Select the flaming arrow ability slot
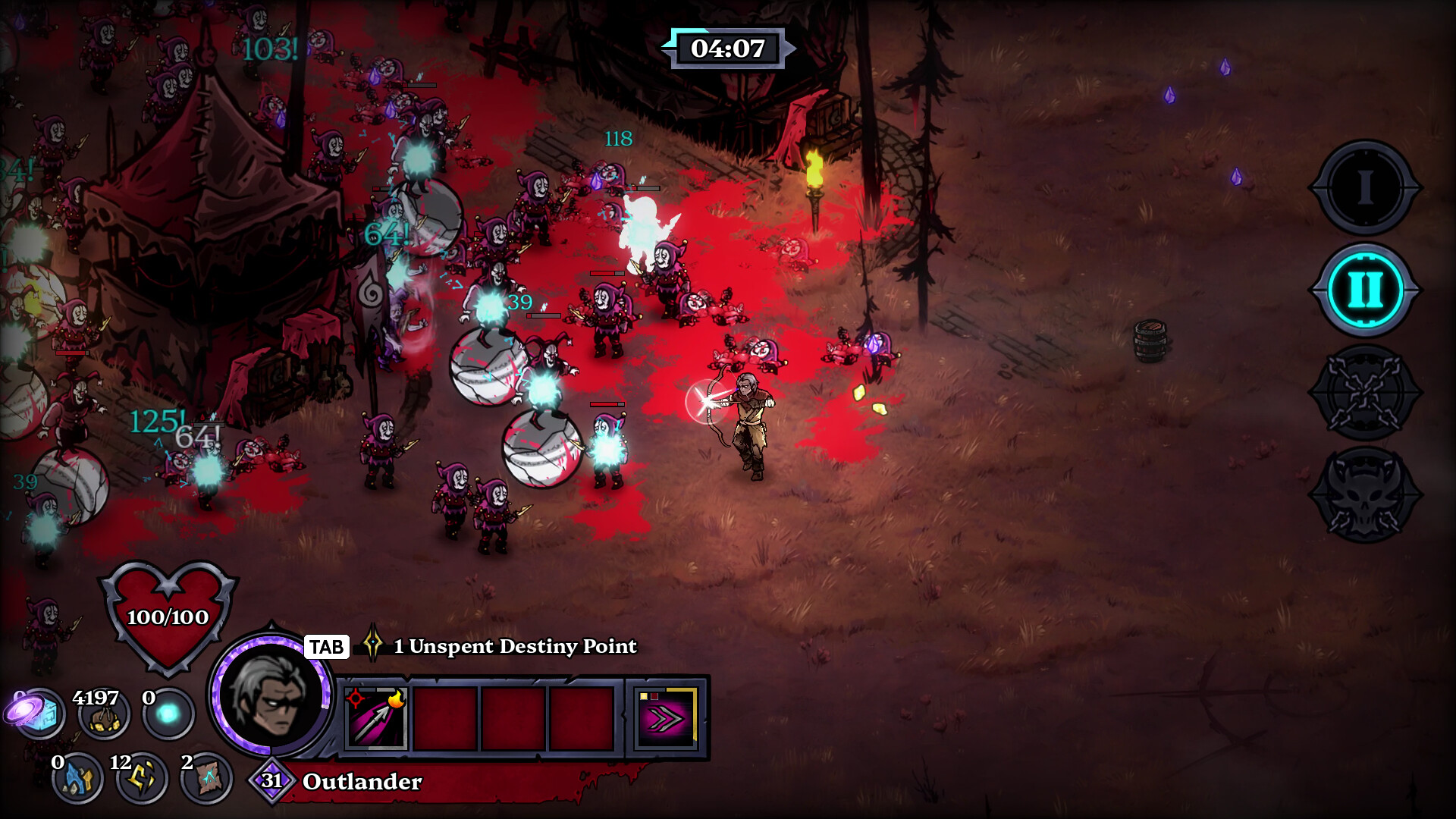Image resolution: width=1456 pixels, height=819 pixels. 376,718
